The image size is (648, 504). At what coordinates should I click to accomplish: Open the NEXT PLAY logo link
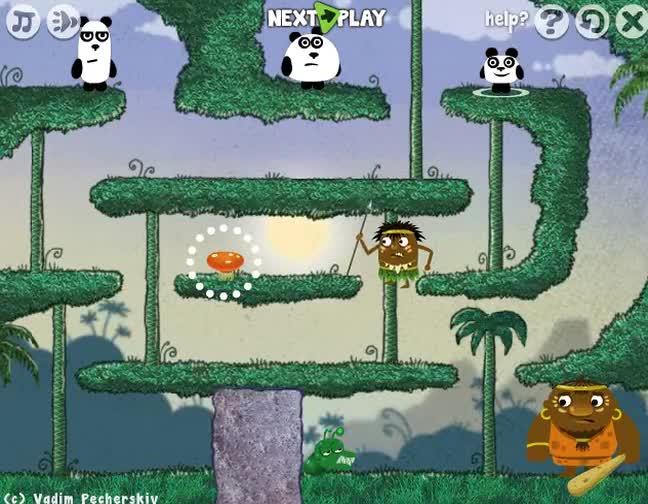click(x=326, y=17)
